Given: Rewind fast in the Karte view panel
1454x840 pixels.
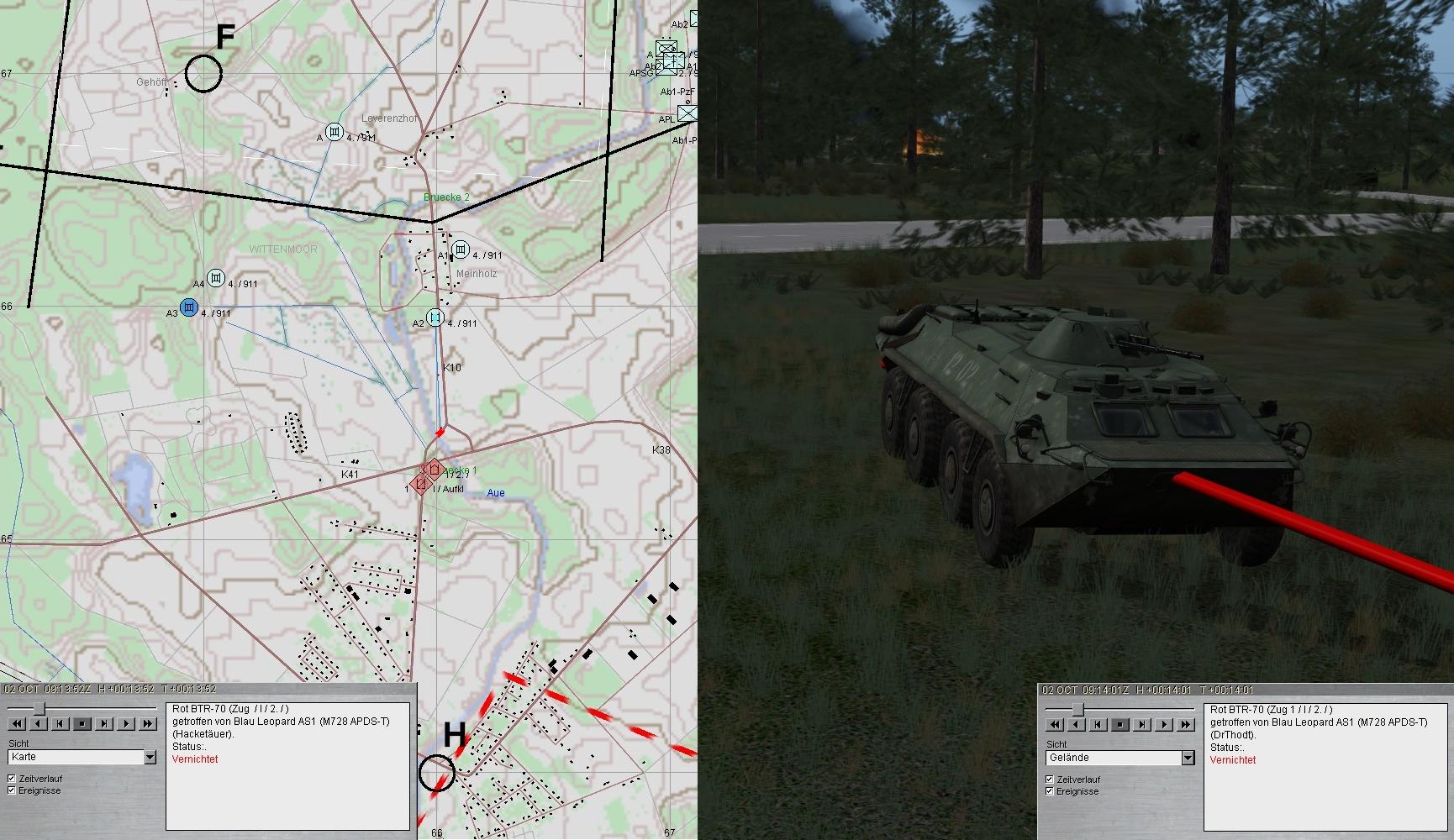Looking at the screenshot, I should (x=17, y=723).
